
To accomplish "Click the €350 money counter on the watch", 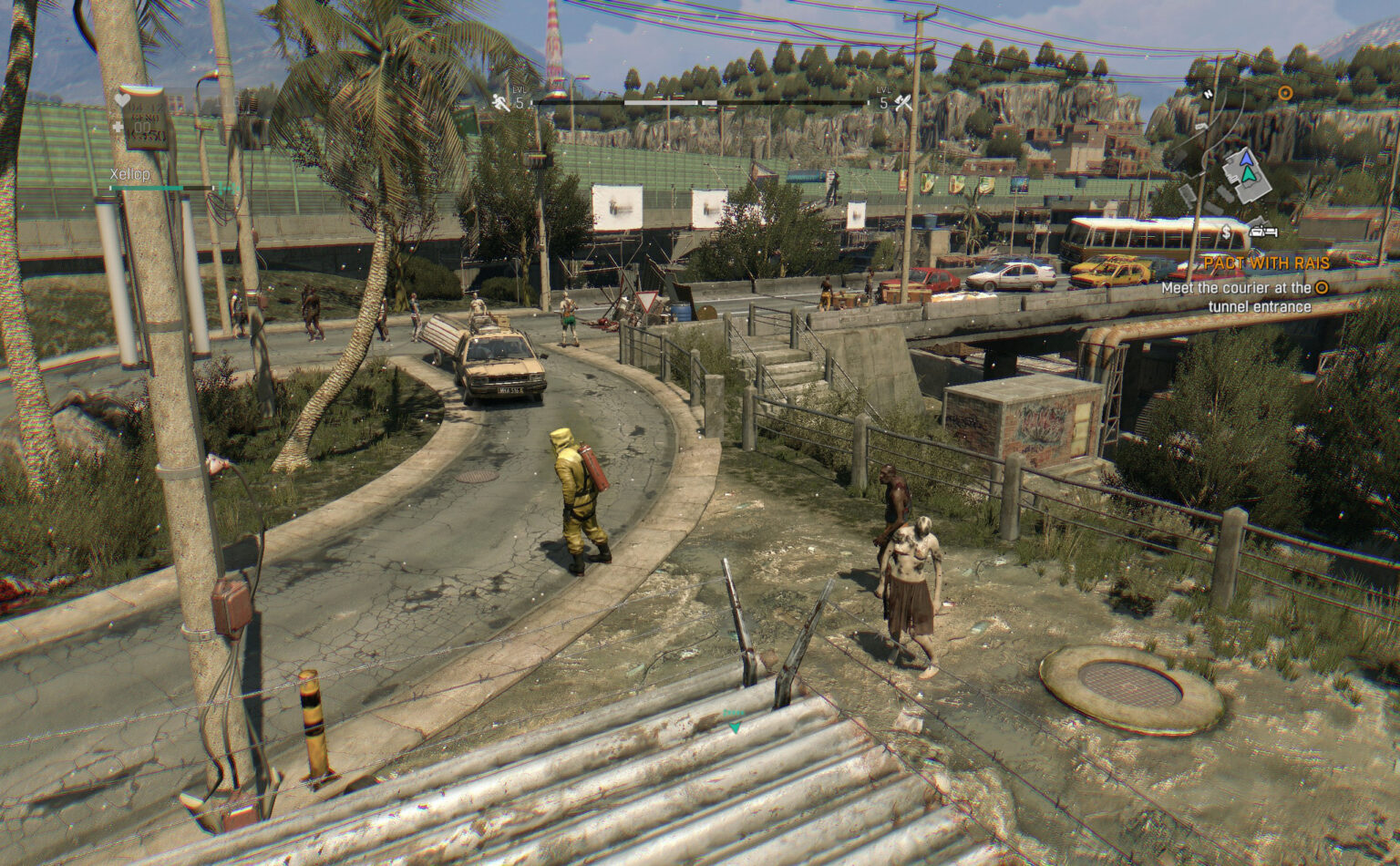I will (x=145, y=136).
